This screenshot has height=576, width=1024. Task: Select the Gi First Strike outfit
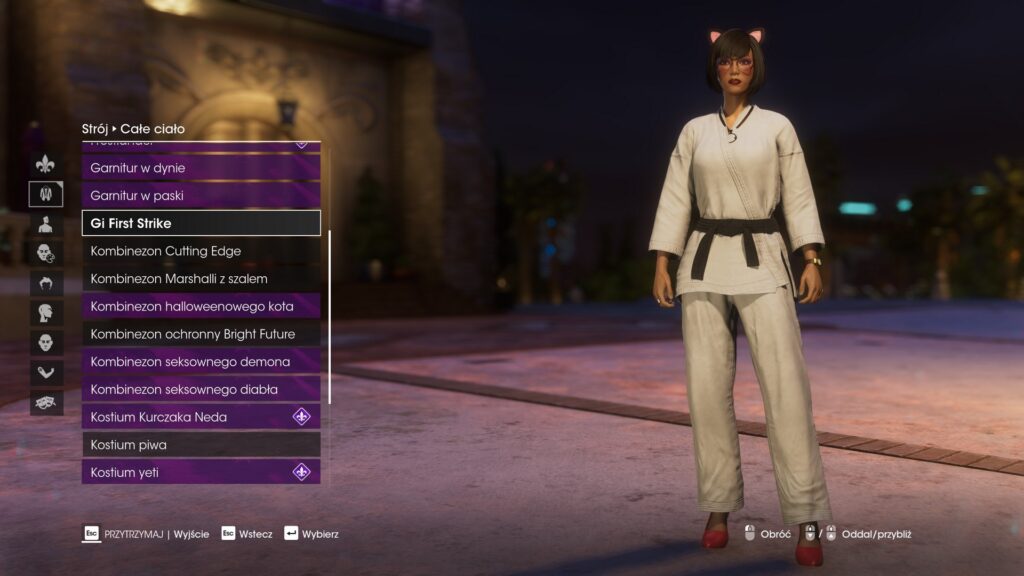coord(200,223)
